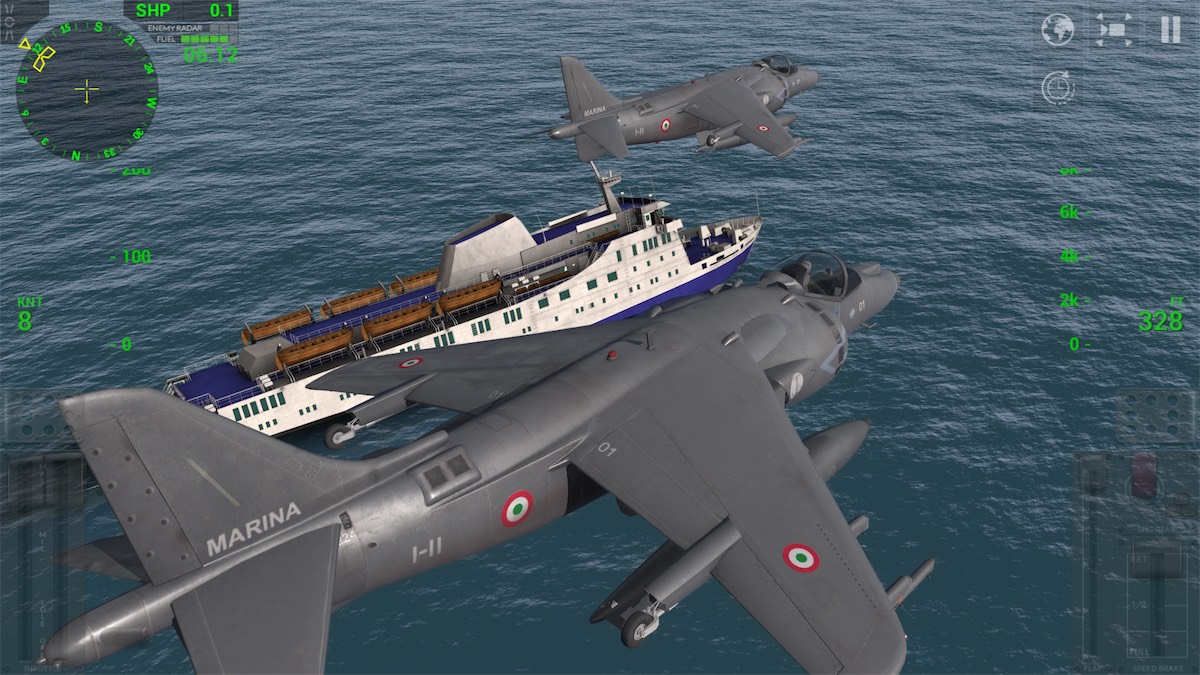Open the world map globe icon
Screen dimensions: 1200x675
click(x=1057, y=30)
